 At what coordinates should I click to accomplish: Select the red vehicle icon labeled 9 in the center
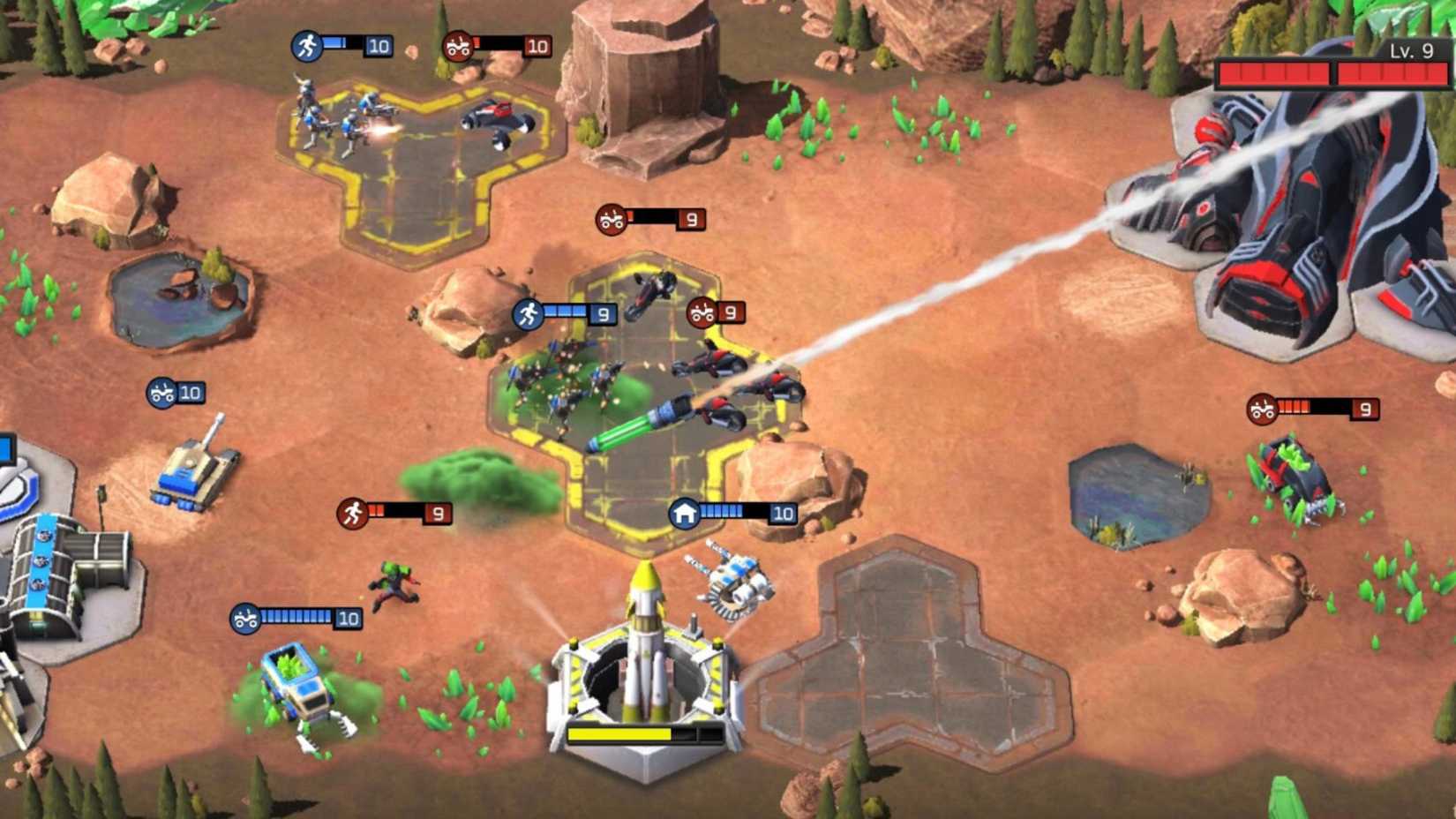(702, 312)
